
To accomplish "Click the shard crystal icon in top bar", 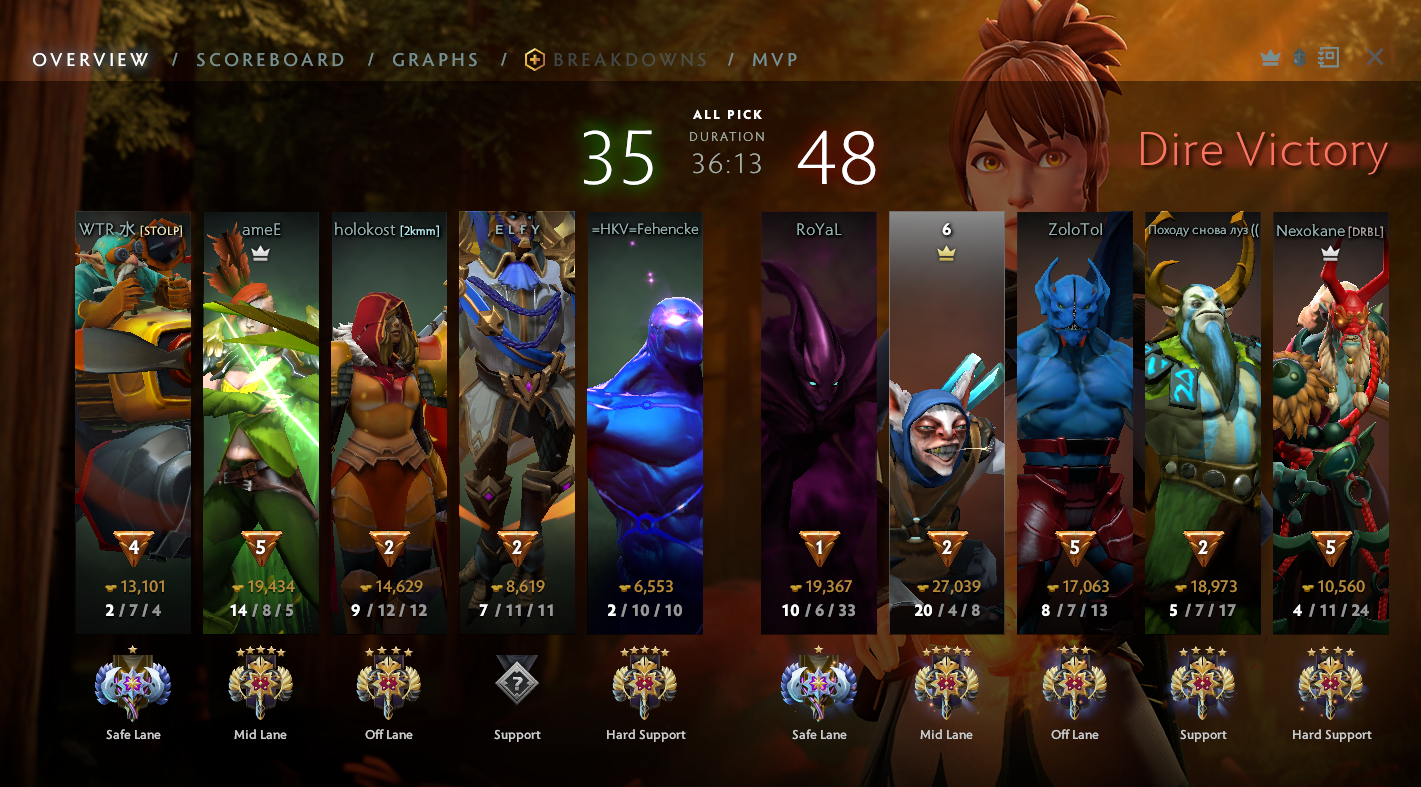I will coord(1299,57).
